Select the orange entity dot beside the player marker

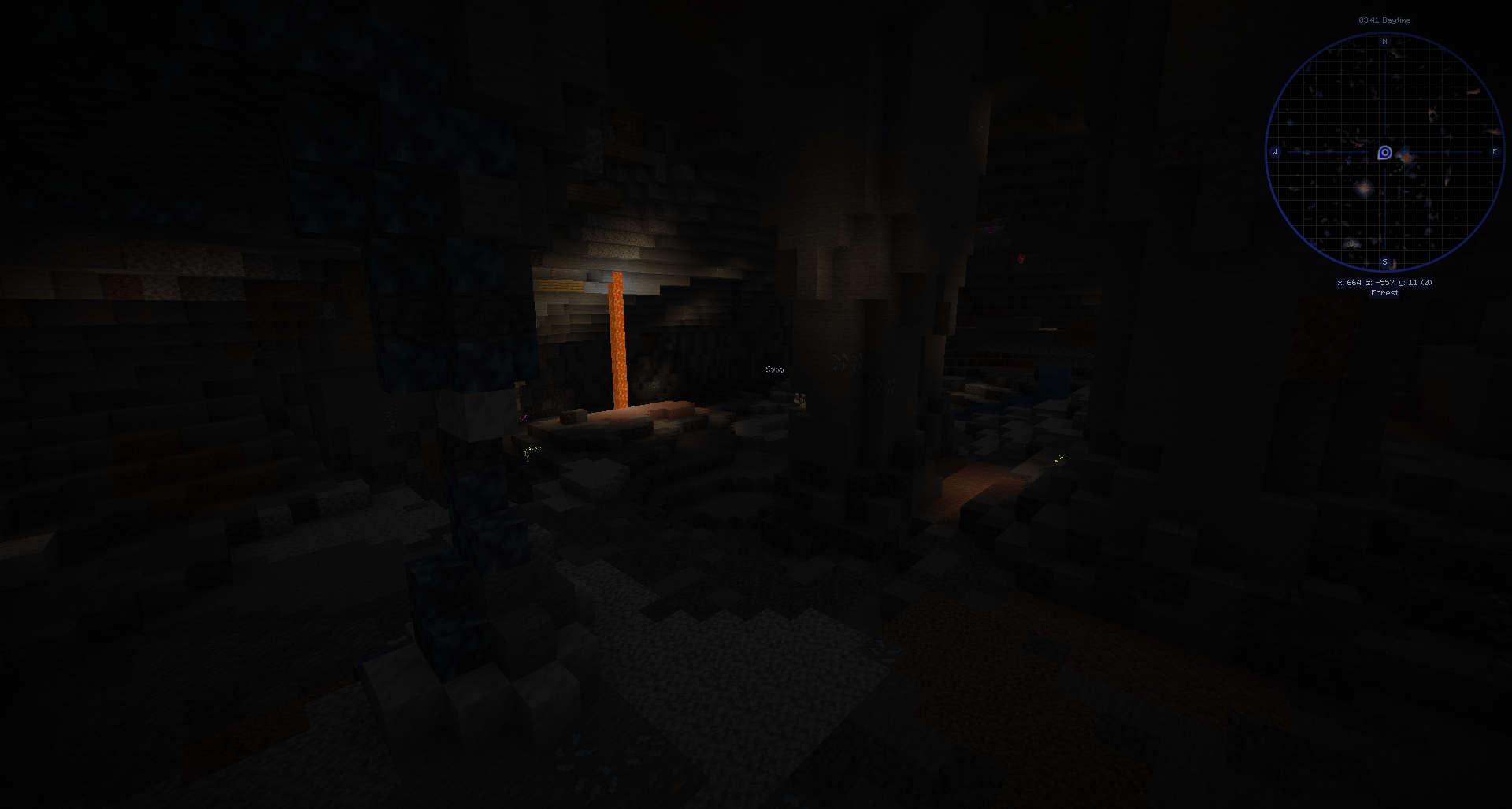(x=1406, y=157)
